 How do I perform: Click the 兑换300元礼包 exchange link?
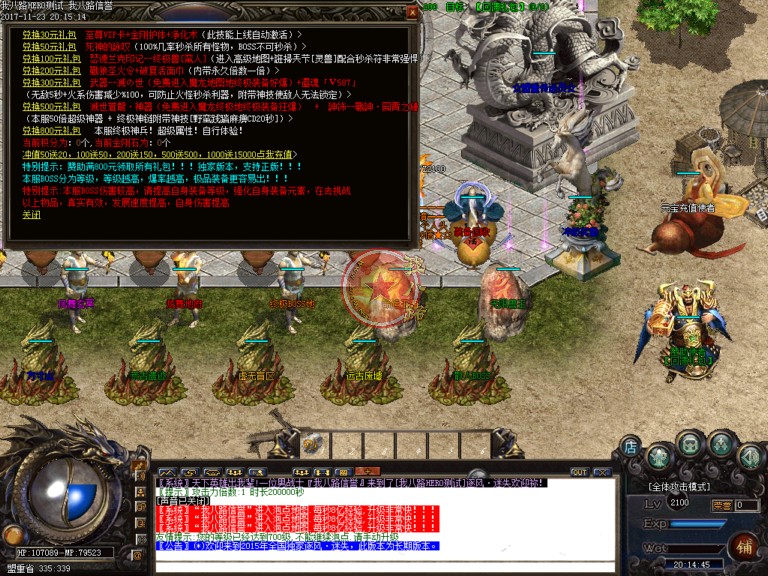click(x=41, y=83)
